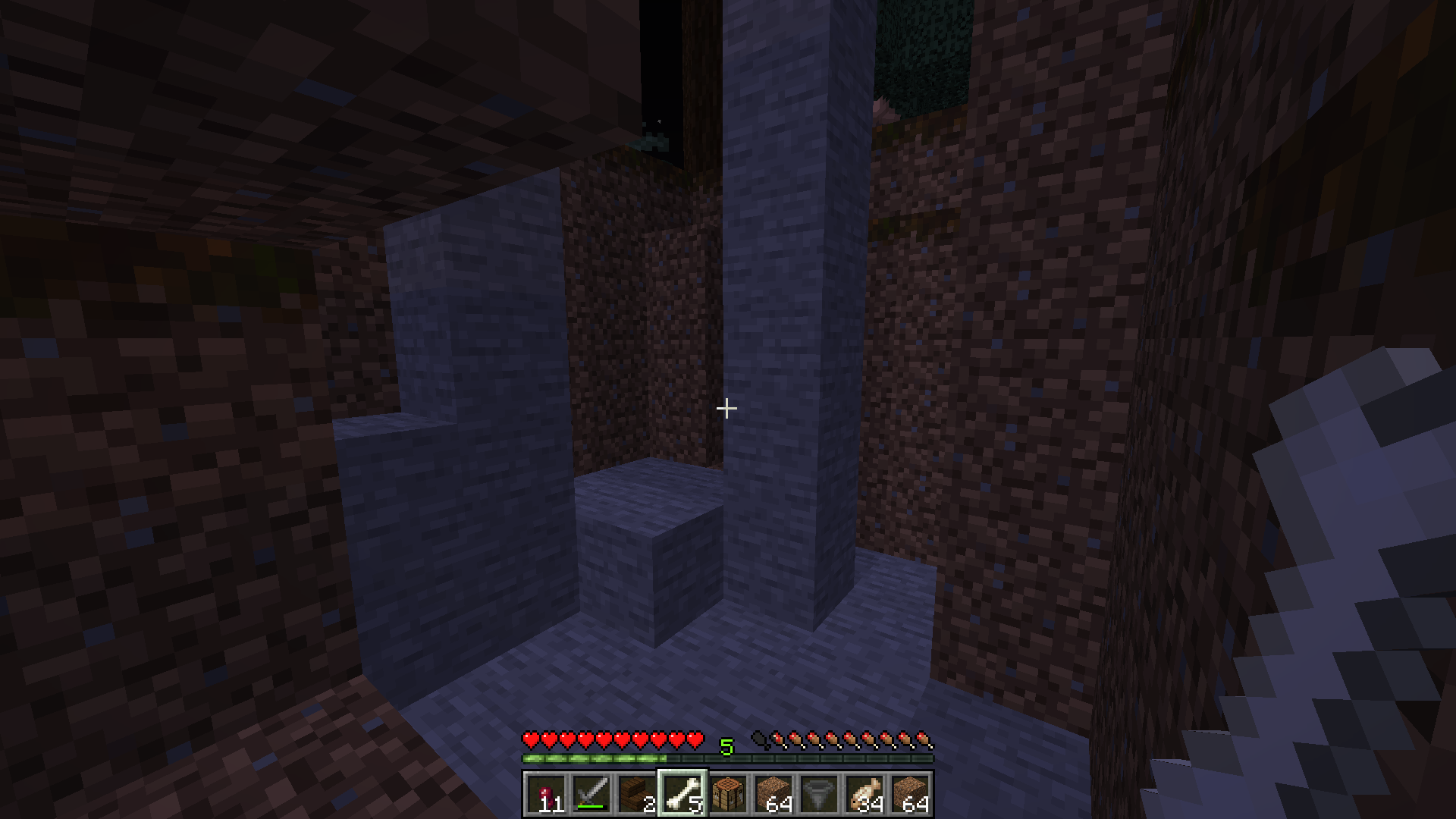
Task: Select the wooden stairs slot
Action: [637, 794]
